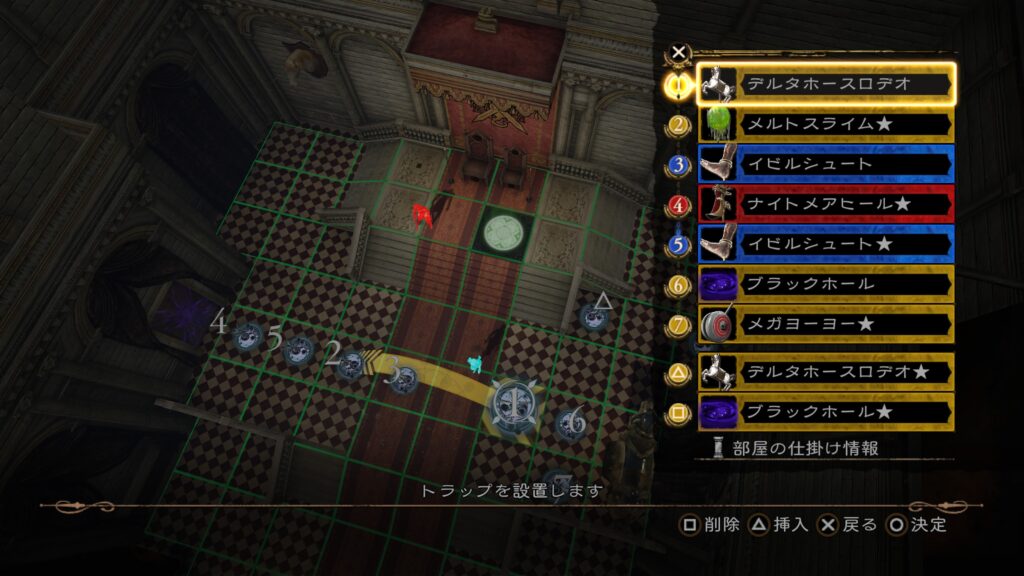Image resolution: width=1024 pixels, height=576 pixels.
Task: Click the meltslime trap icon in the list
Action: coord(717,124)
